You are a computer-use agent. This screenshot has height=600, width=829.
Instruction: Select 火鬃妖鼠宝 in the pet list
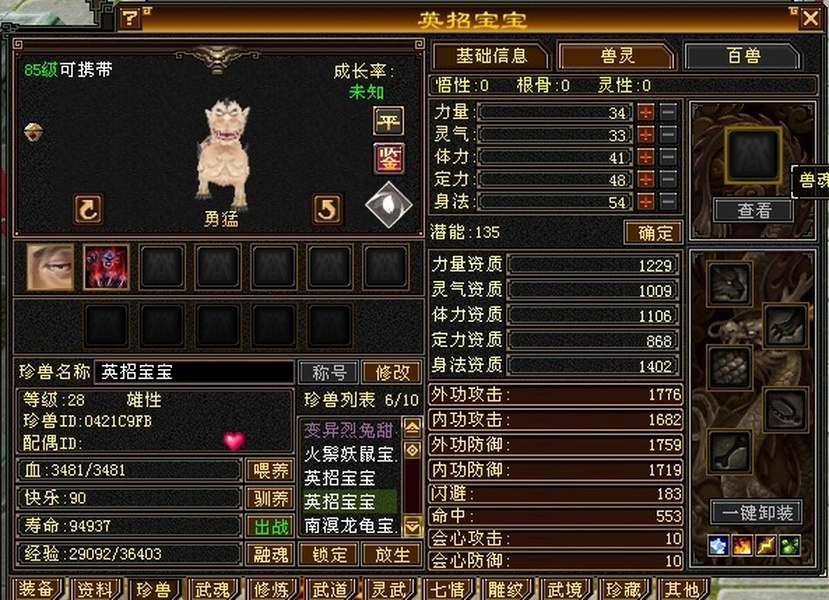351,453
